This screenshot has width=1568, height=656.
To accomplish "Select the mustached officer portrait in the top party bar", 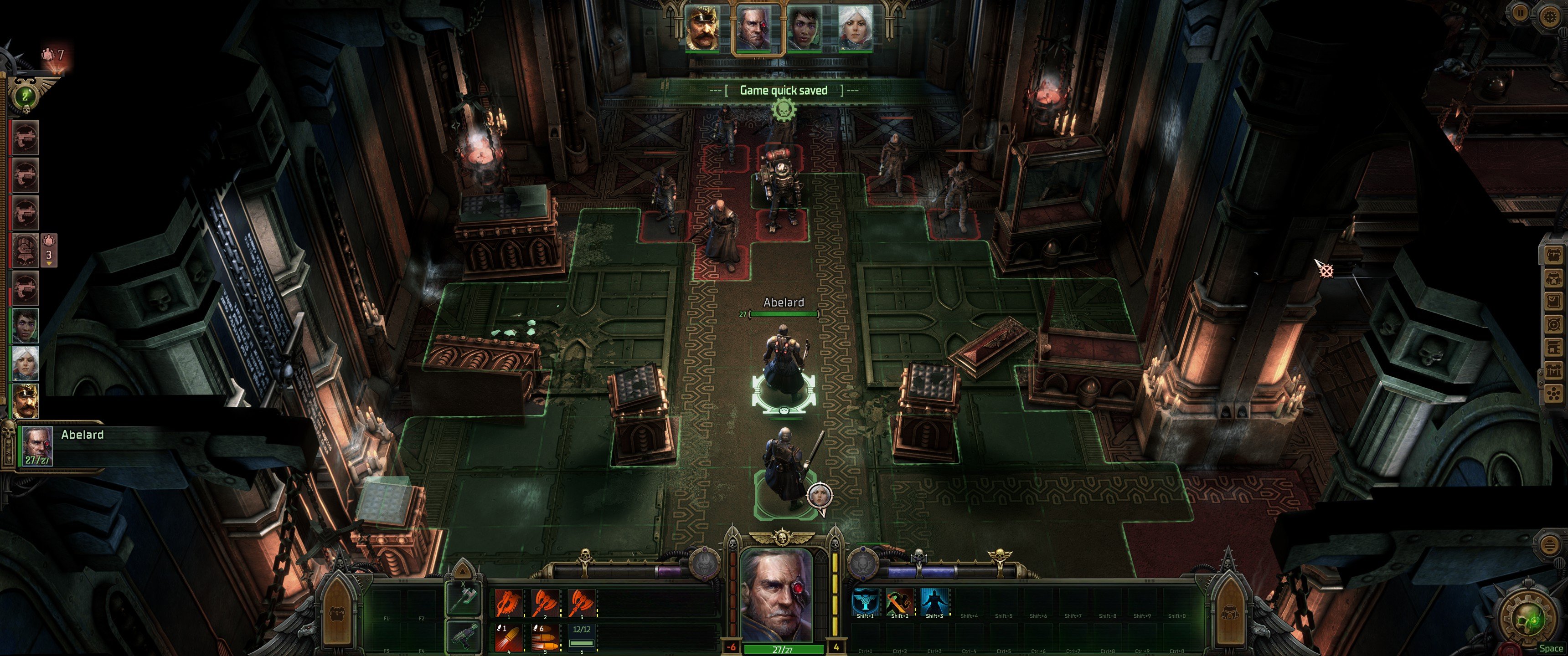I will [x=702, y=28].
